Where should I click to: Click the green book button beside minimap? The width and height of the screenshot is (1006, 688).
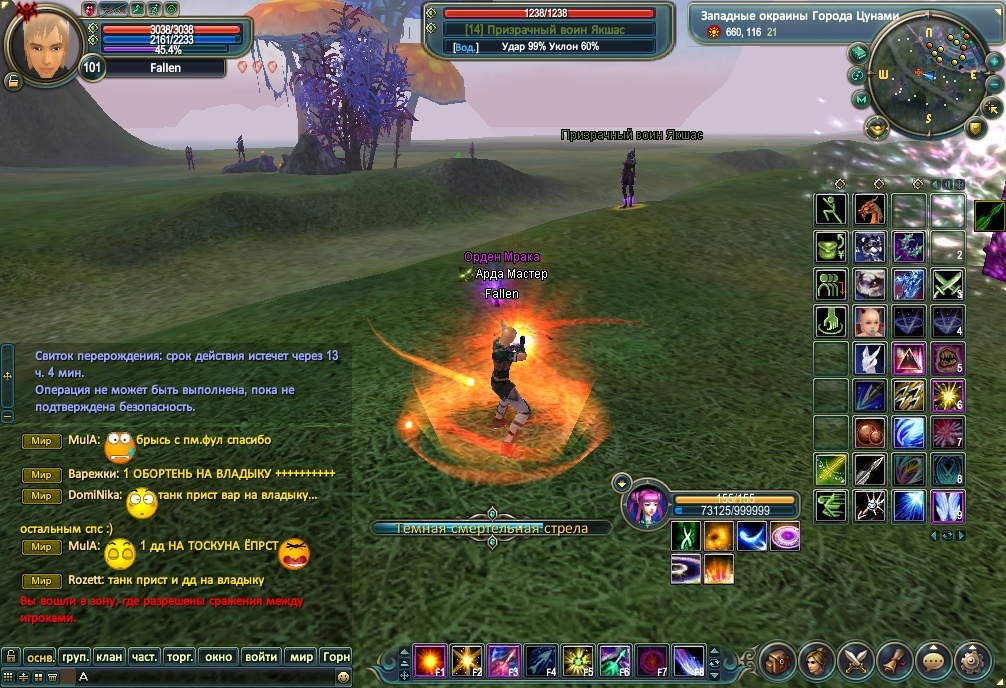[x=859, y=52]
